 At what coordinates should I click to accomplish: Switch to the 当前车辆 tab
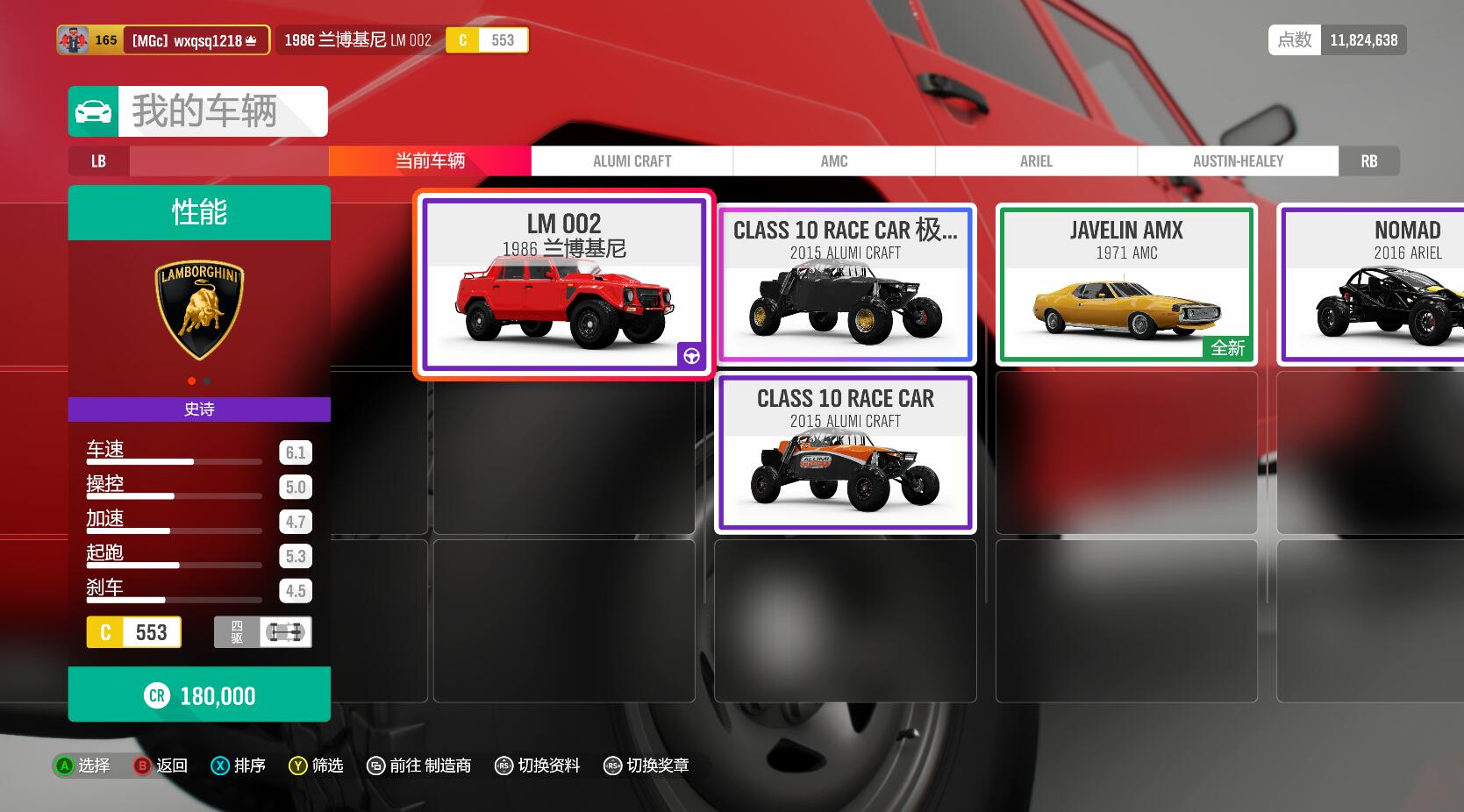430,161
